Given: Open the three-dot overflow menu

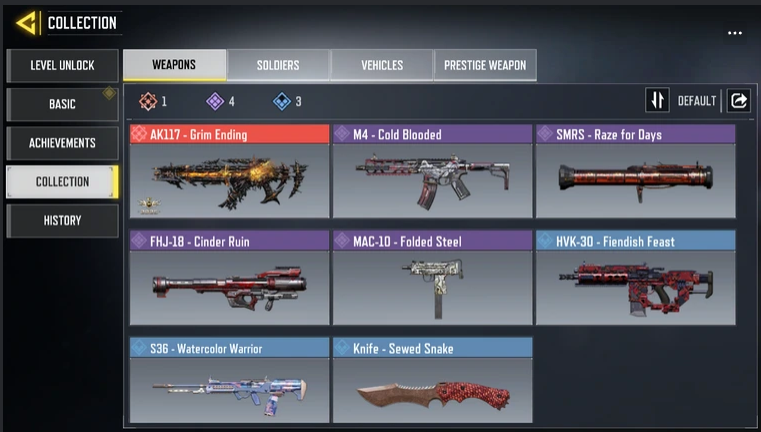Looking at the screenshot, I should (735, 33).
